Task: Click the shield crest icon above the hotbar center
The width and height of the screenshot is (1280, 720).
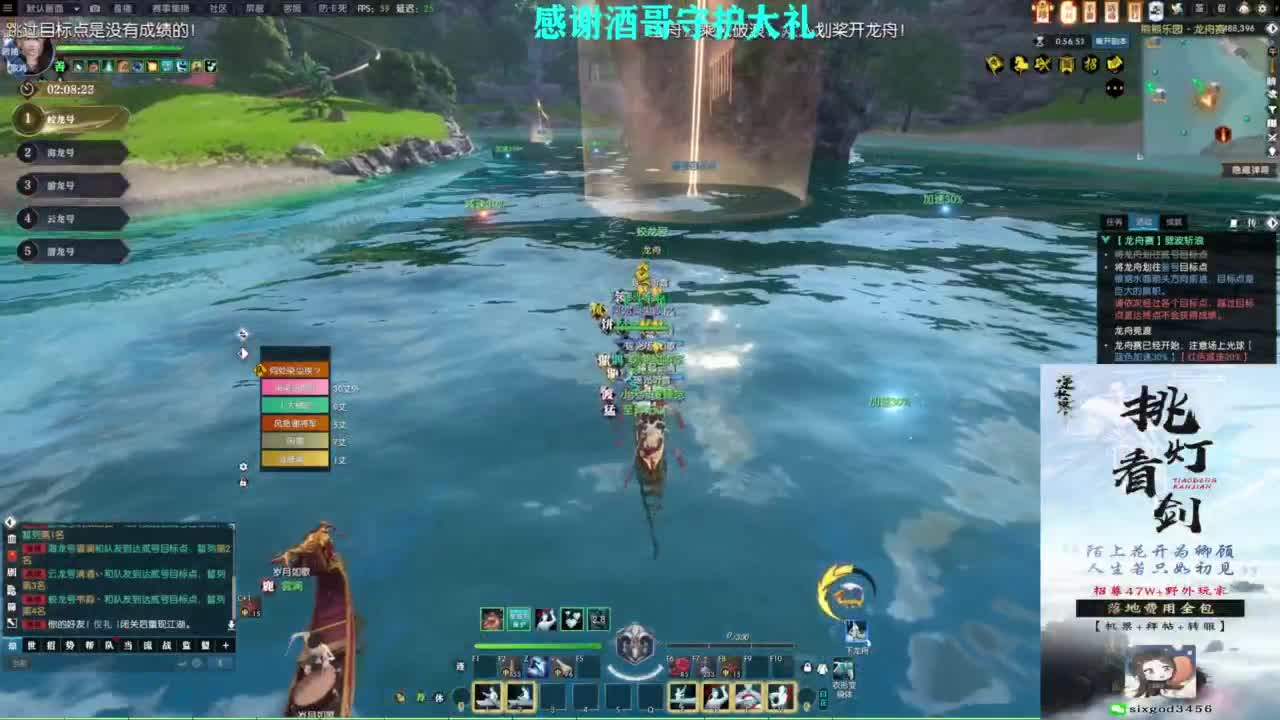Action: (x=634, y=645)
